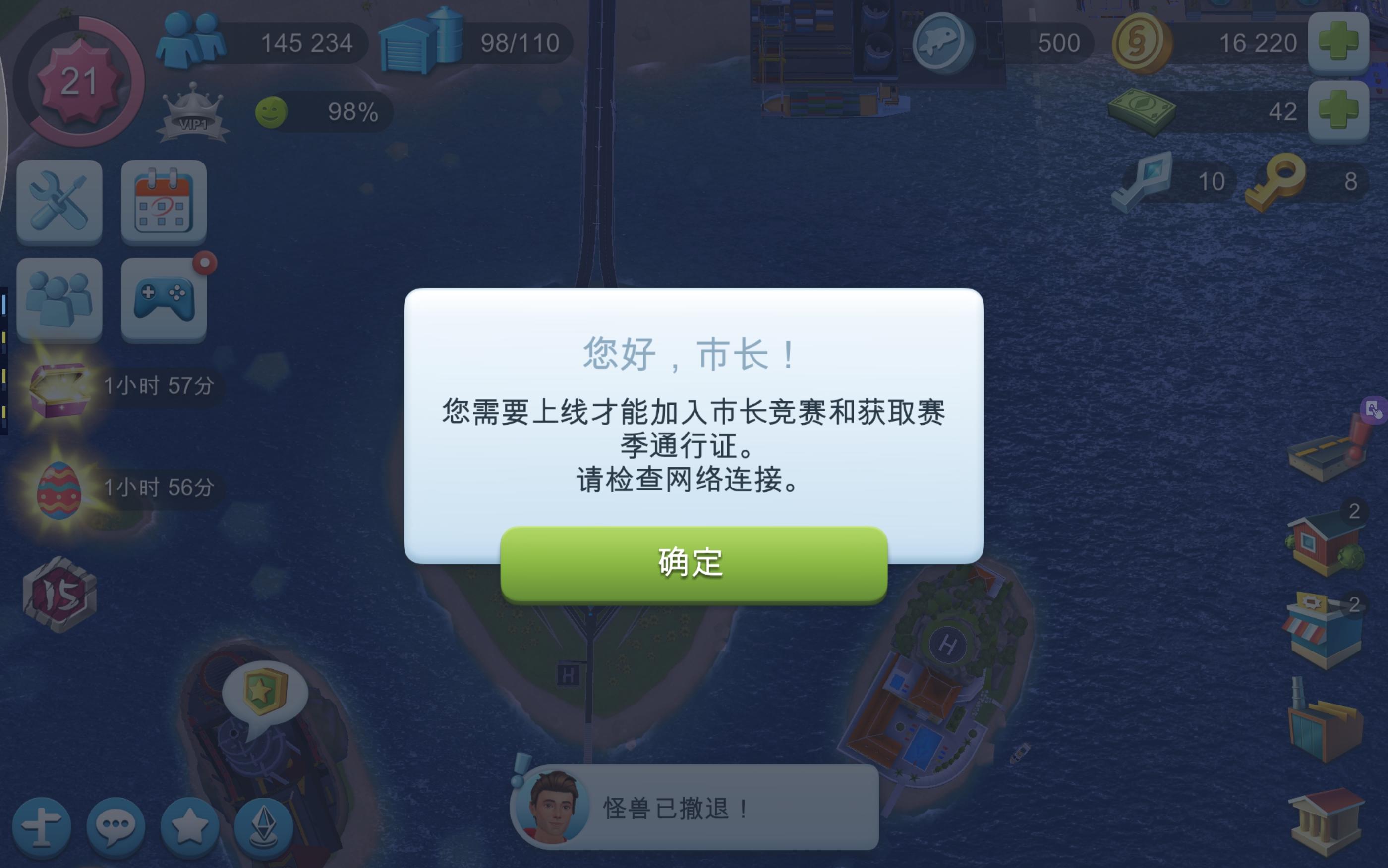
Task: Open the calendar events panel
Action: [164, 204]
